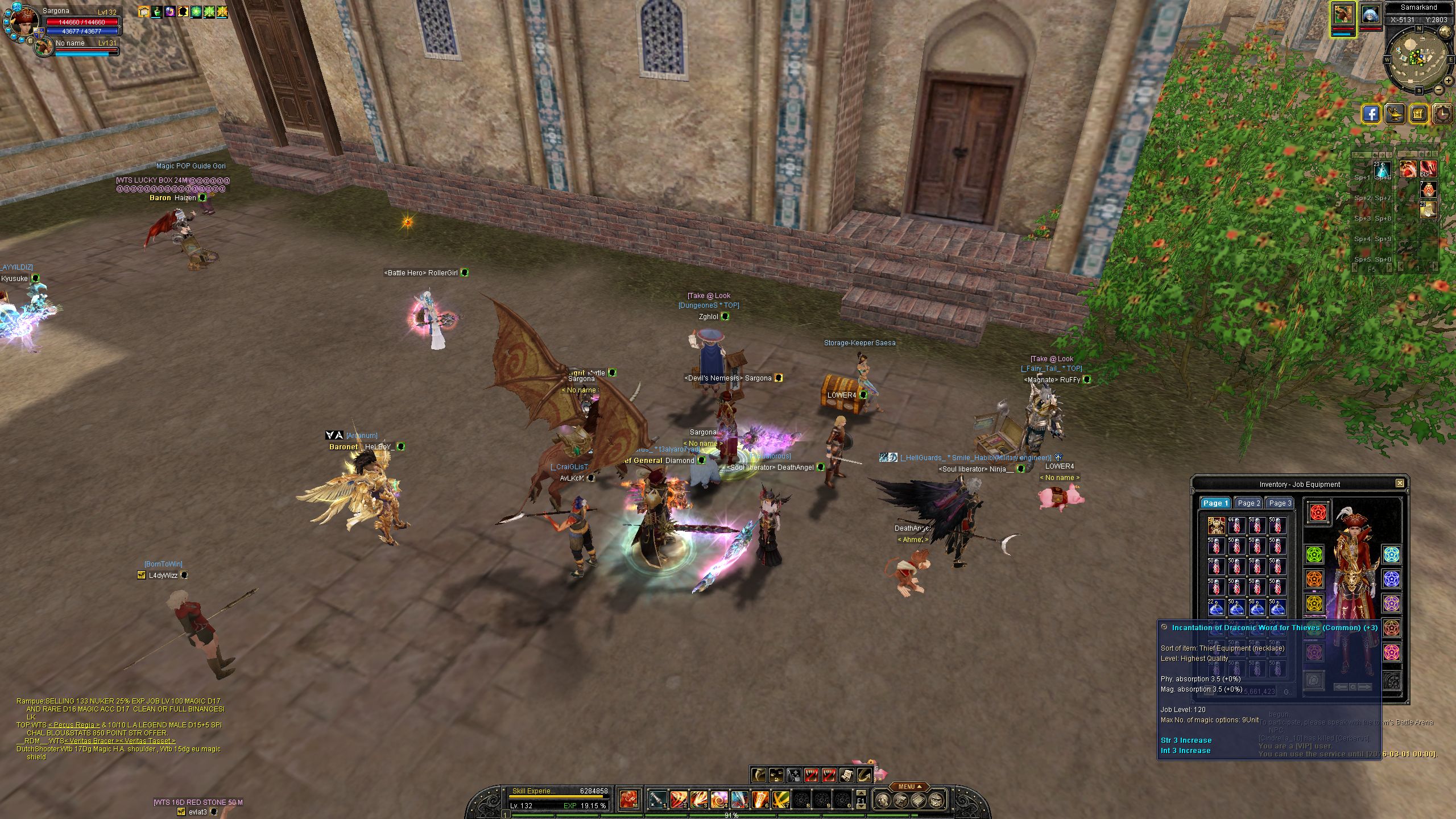1456x819 pixels.
Task: Use the hotbar skill in slot 1
Action: pyautogui.click(x=658, y=800)
